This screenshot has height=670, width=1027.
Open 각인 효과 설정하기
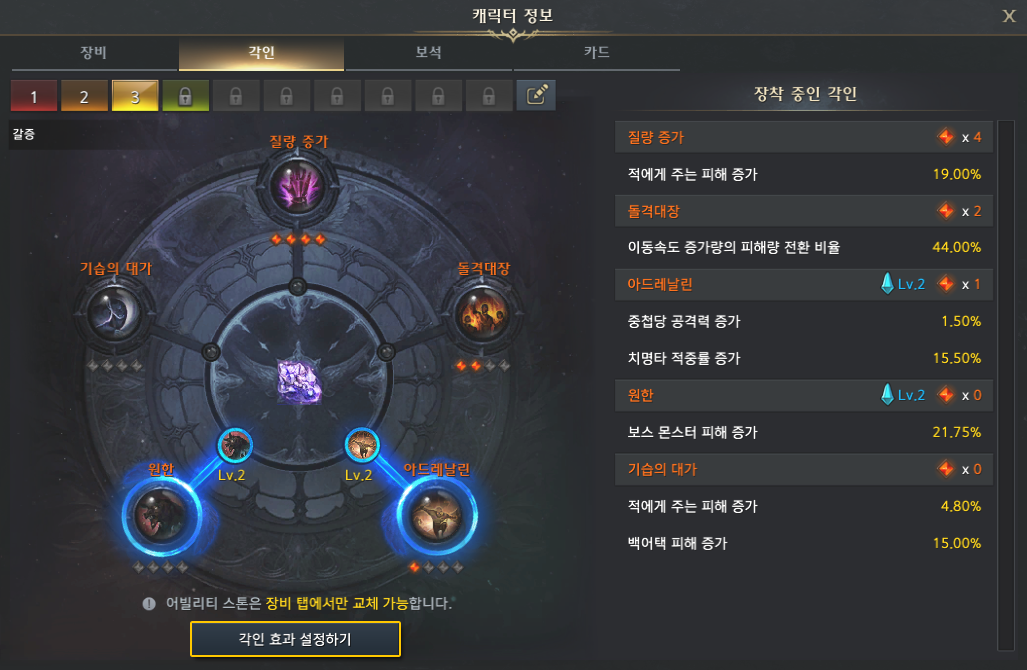pos(295,638)
